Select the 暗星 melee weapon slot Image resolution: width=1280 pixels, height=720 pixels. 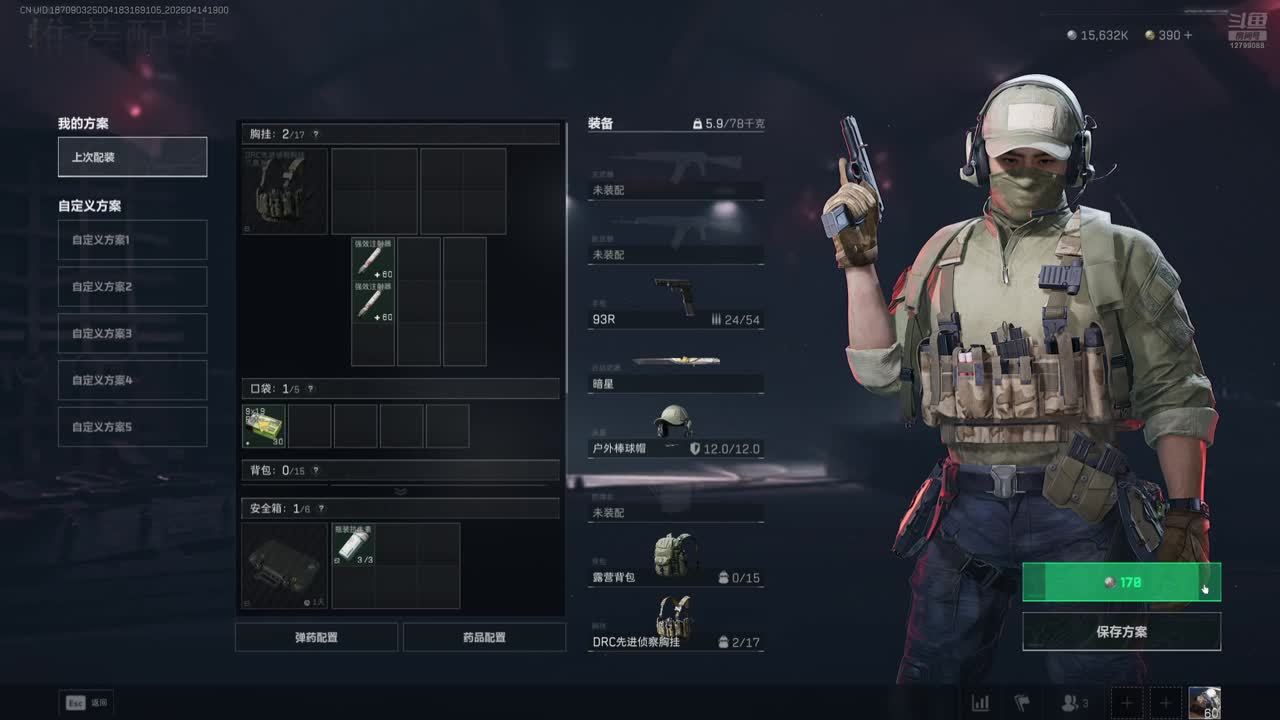675,370
